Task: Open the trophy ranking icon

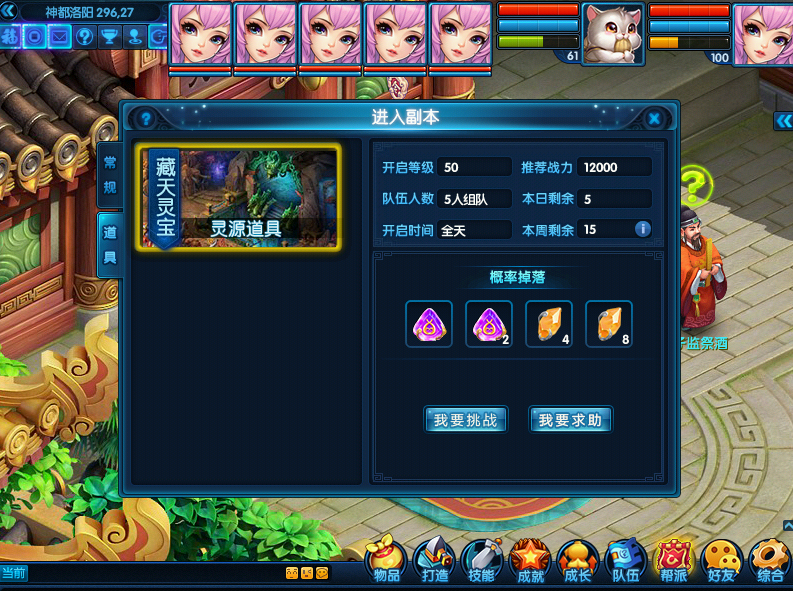Action: tap(110, 37)
